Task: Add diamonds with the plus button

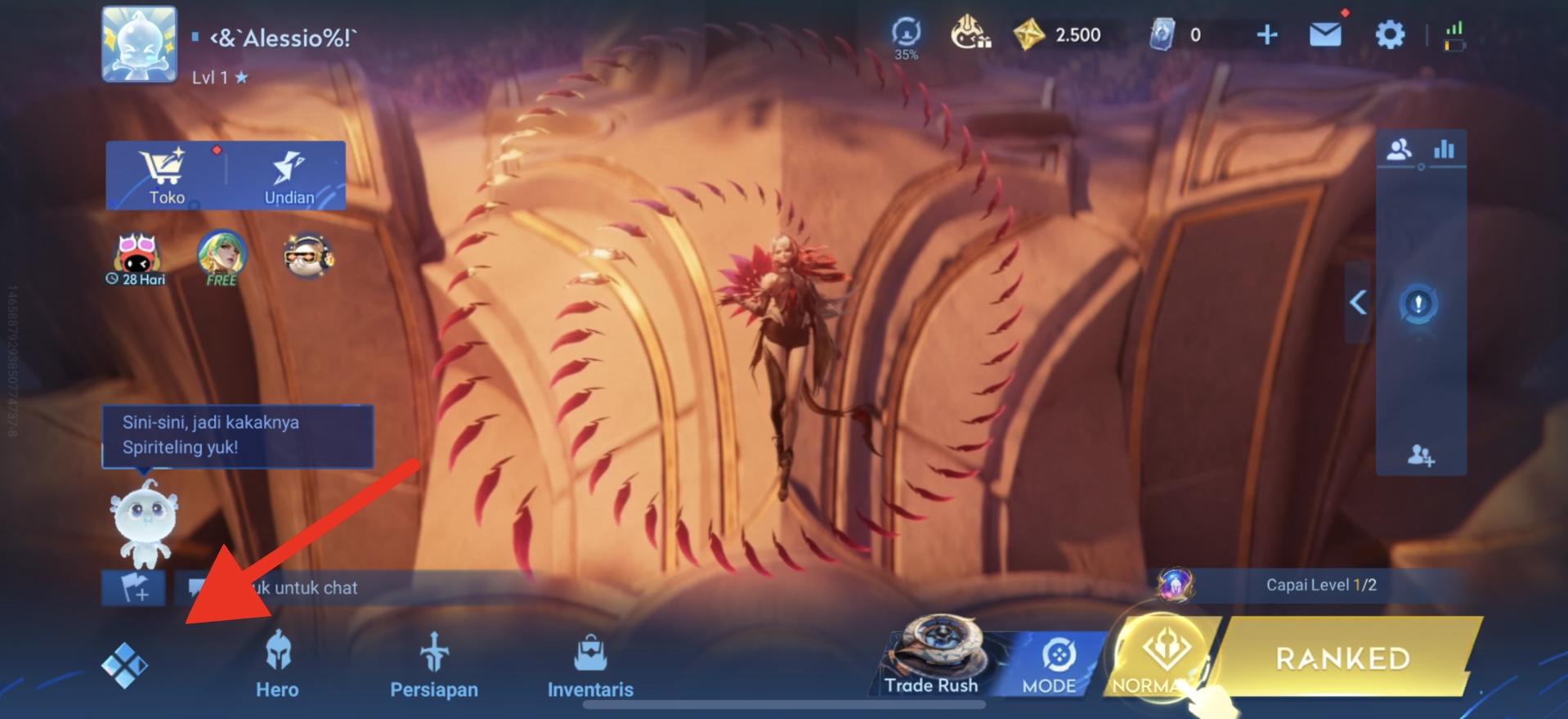Action: click(1266, 34)
